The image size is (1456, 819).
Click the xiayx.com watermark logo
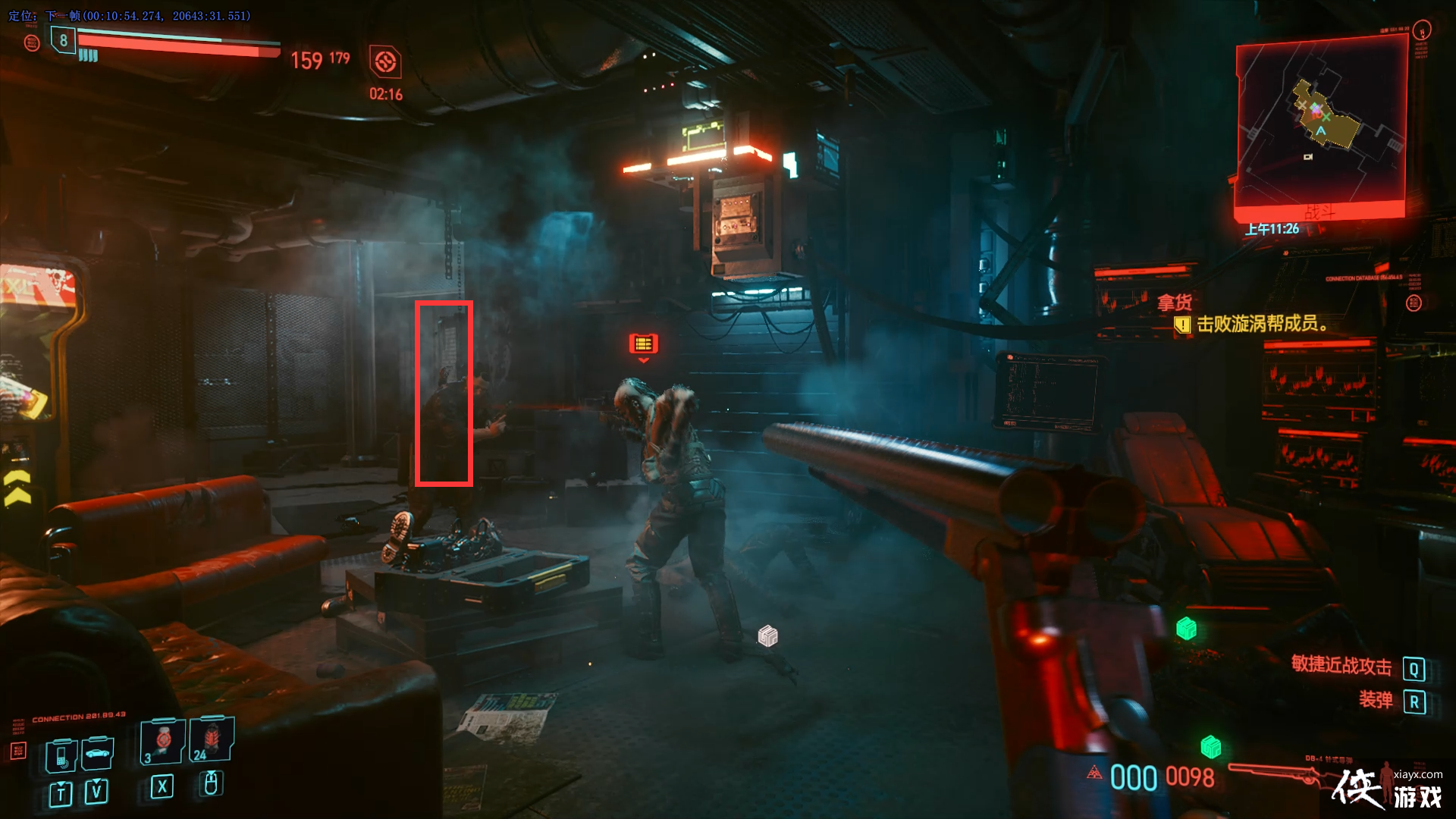(1388, 789)
